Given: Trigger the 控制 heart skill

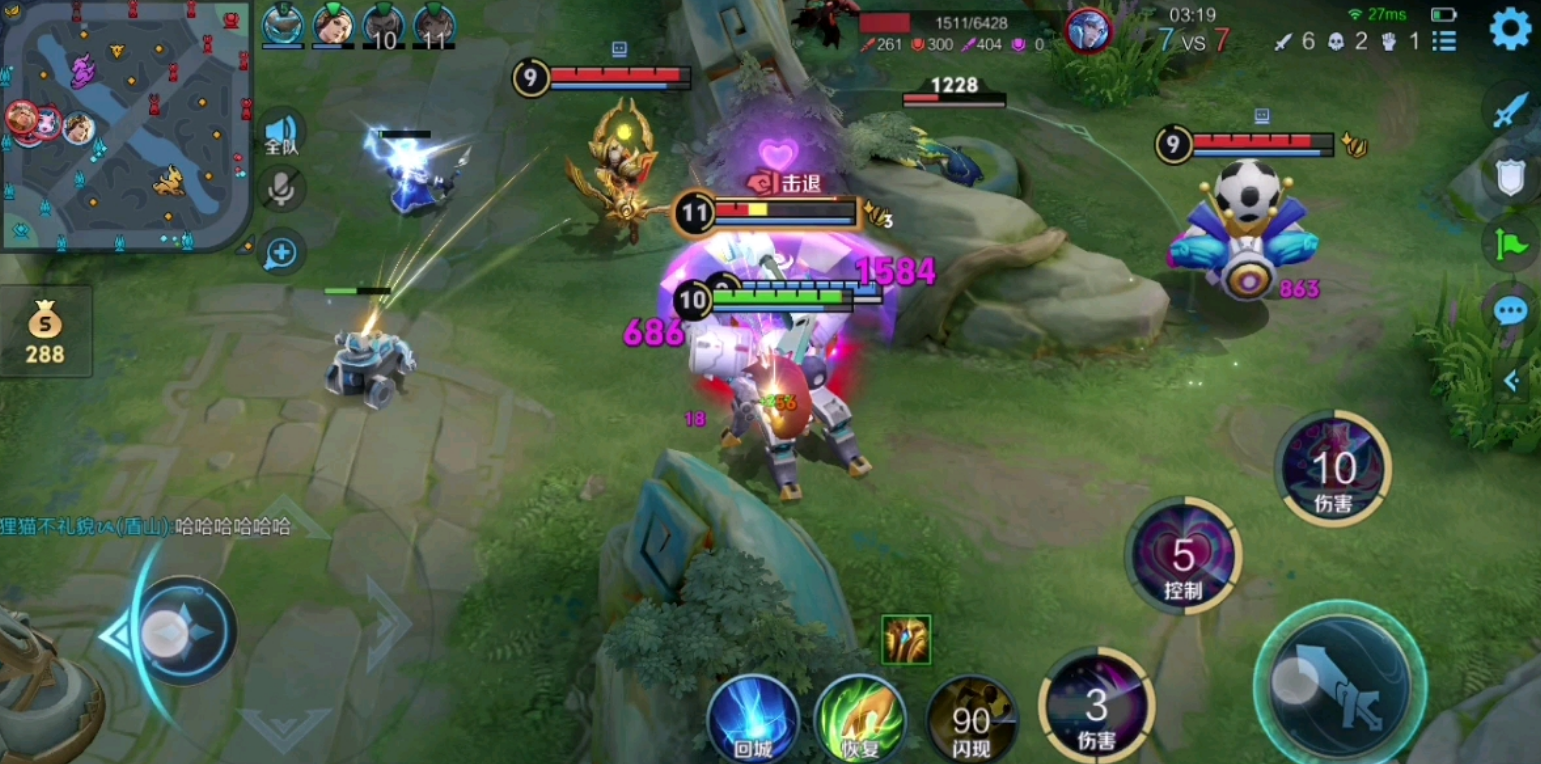Looking at the screenshot, I should pyautogui.click(x=1183, y=557).
